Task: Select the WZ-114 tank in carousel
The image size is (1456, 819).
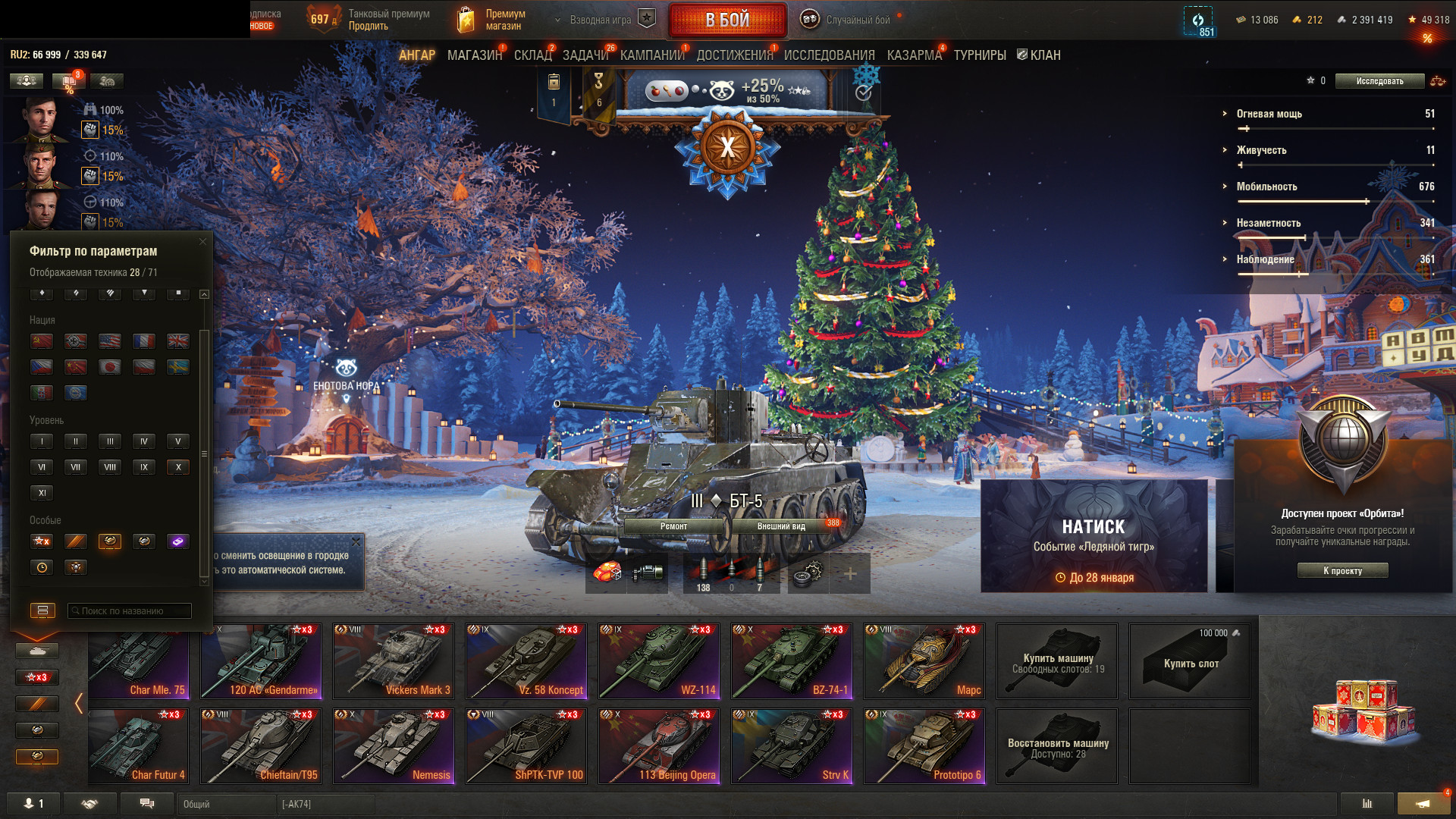Action: coord(658,661)
